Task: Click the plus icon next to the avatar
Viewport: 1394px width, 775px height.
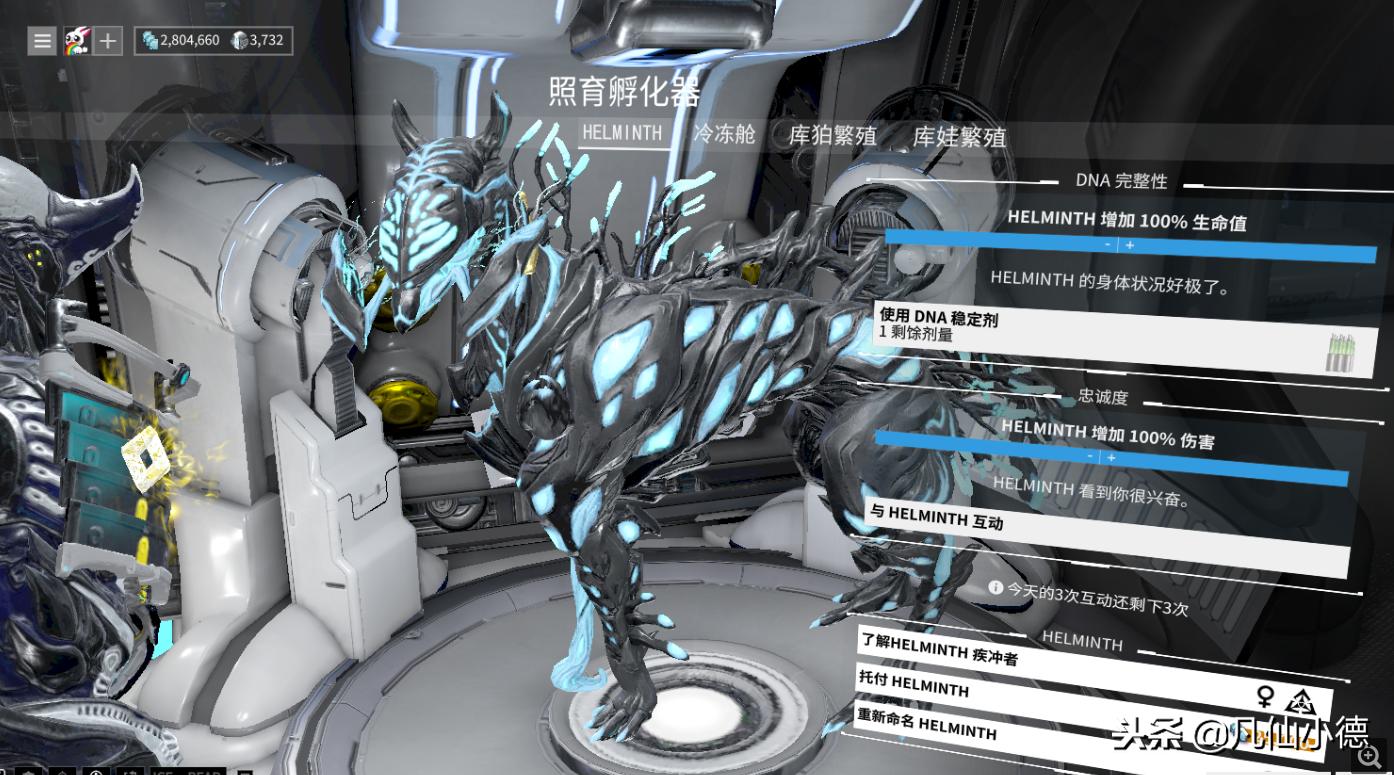Action: coord(106,40)
